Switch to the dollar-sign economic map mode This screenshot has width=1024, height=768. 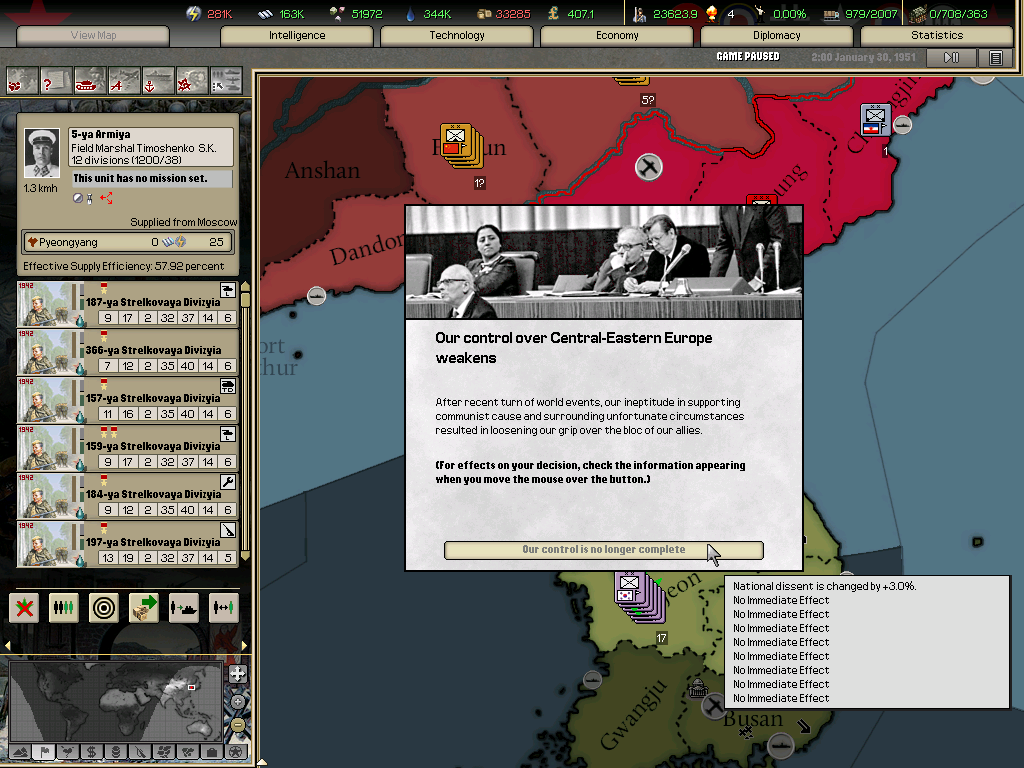click(x=91, y=751)
